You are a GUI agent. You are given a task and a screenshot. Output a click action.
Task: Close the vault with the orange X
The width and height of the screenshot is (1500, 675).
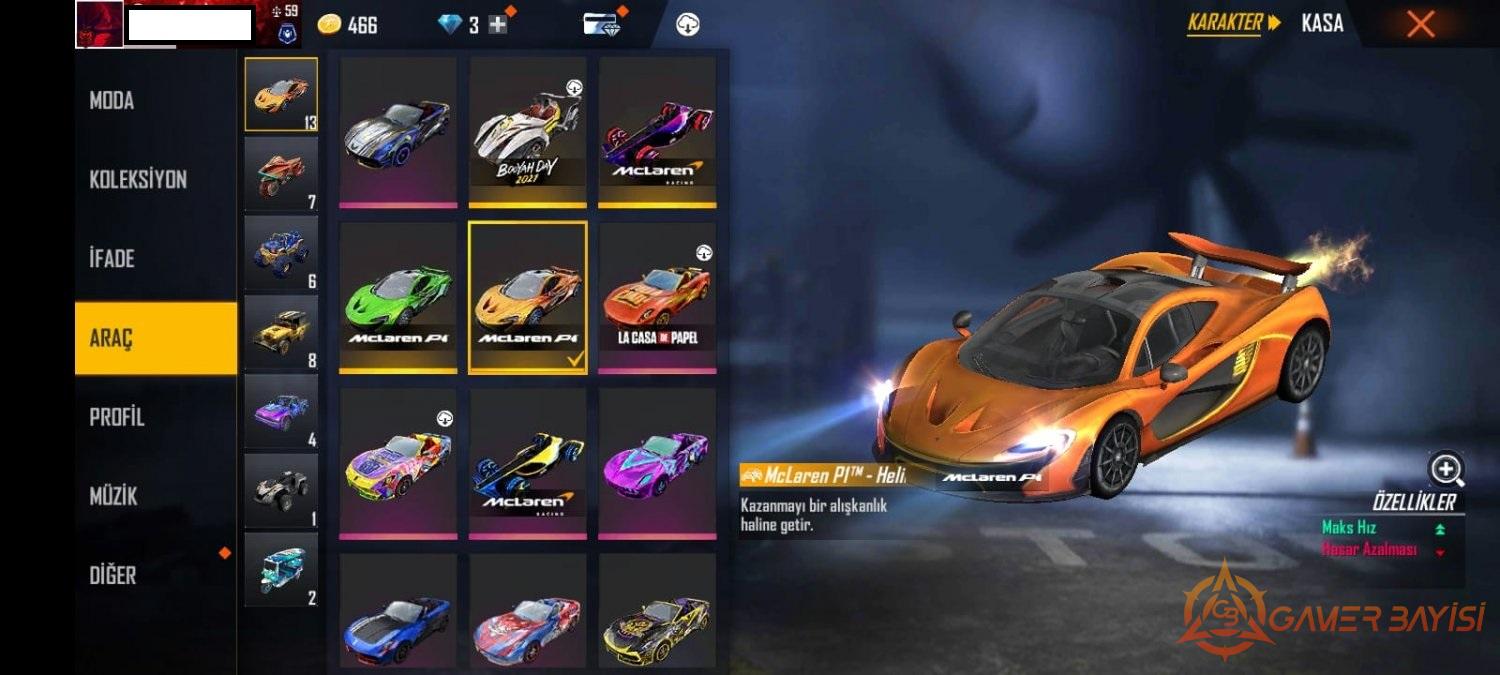[x=1420, y=24]
